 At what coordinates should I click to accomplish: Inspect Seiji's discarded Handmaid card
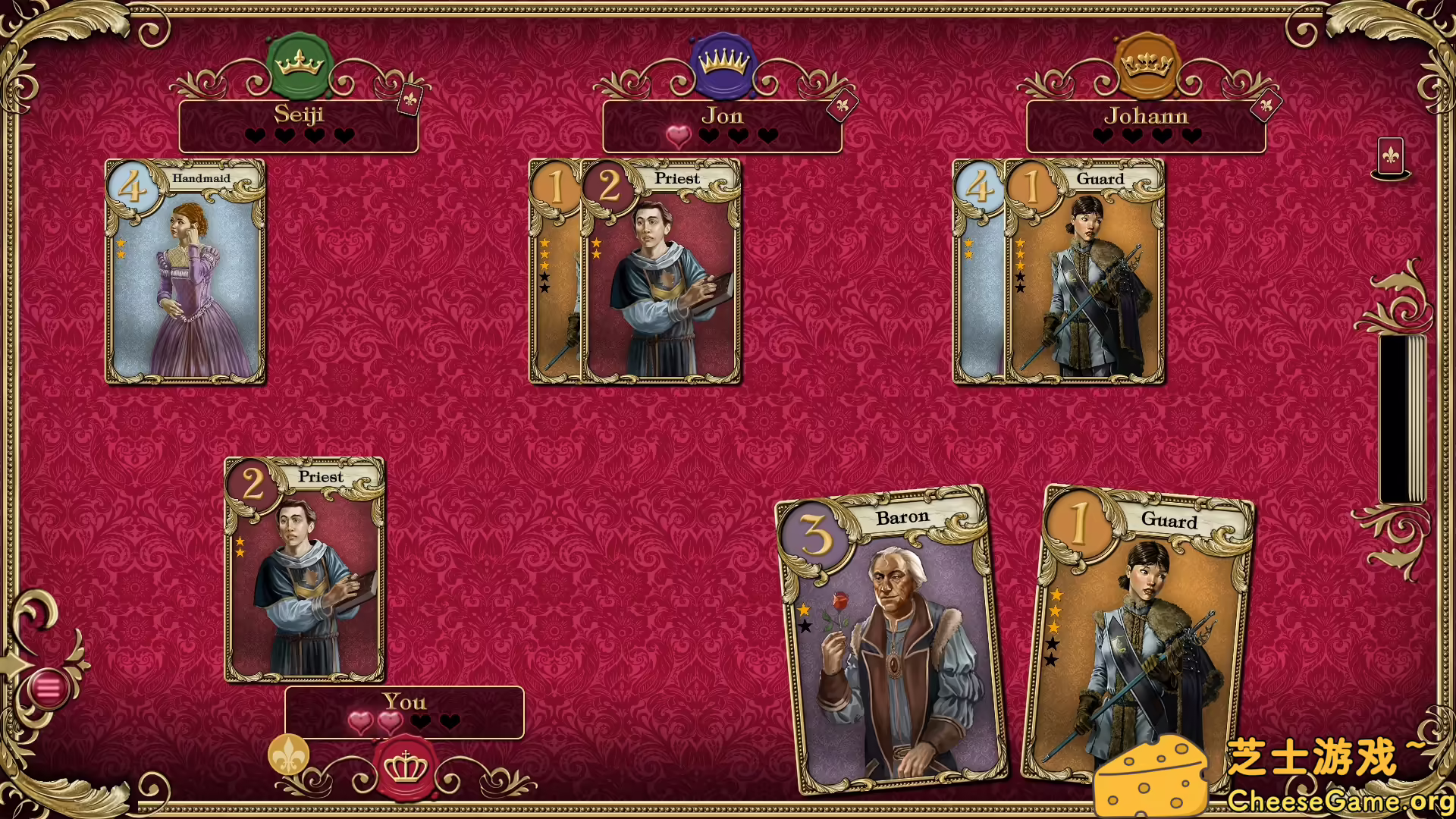coord(185,271)
